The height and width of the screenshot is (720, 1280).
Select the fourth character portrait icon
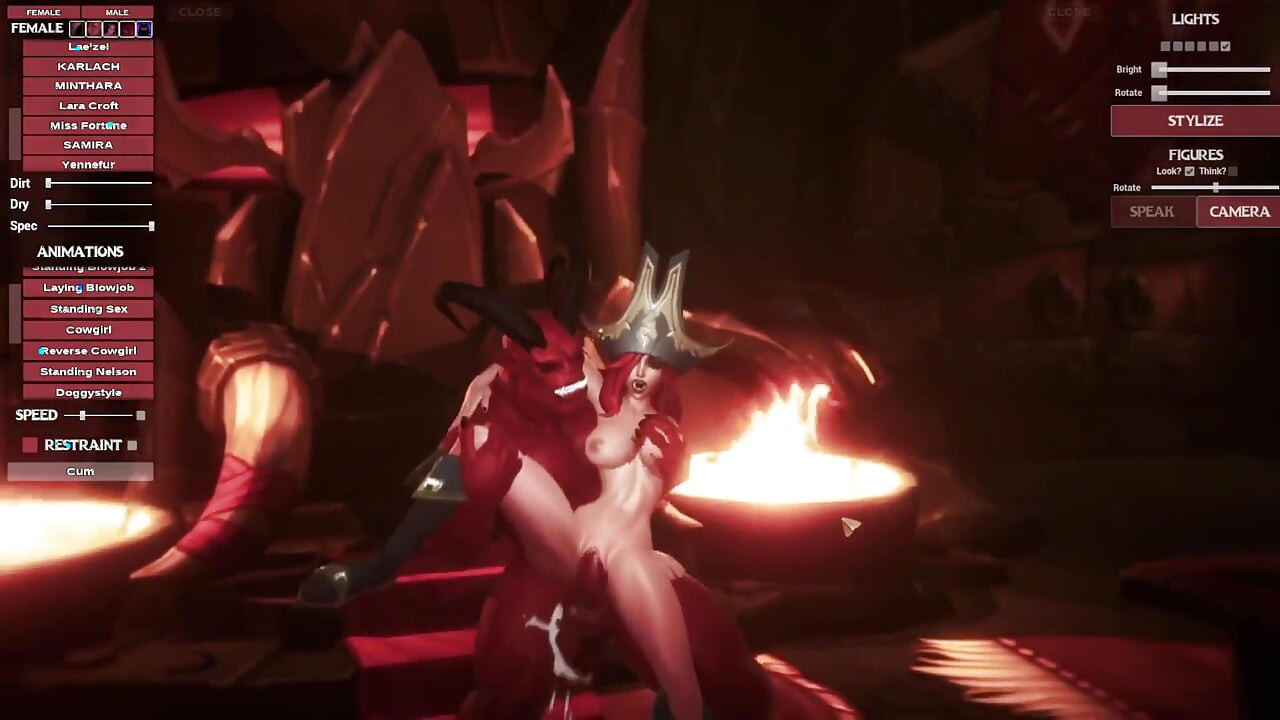click(127, 29)
